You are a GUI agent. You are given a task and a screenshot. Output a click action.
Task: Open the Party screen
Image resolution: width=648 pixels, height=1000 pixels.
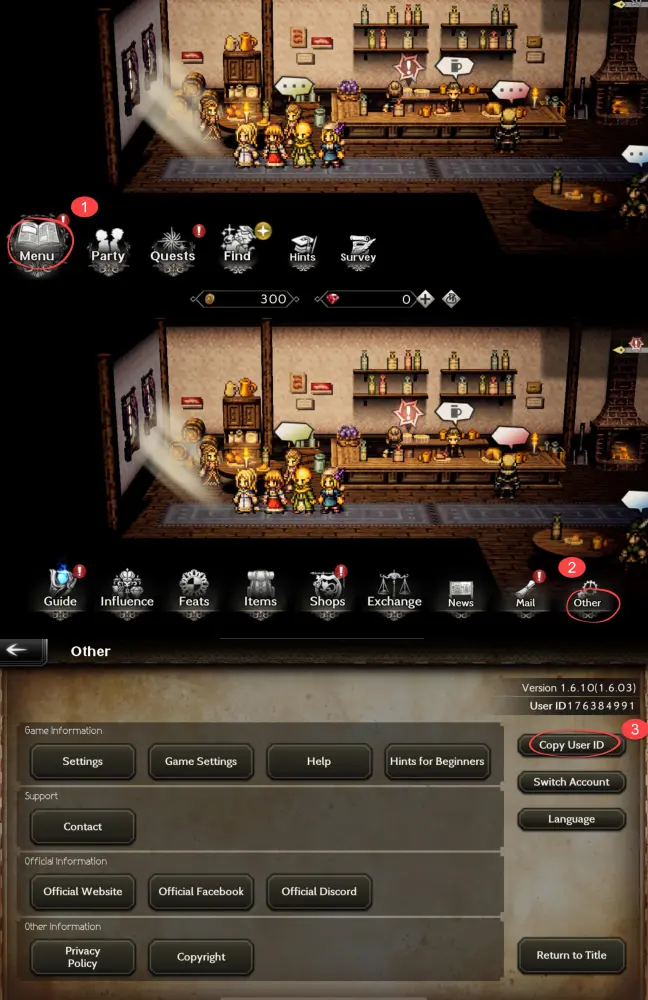tap(108, 245)
